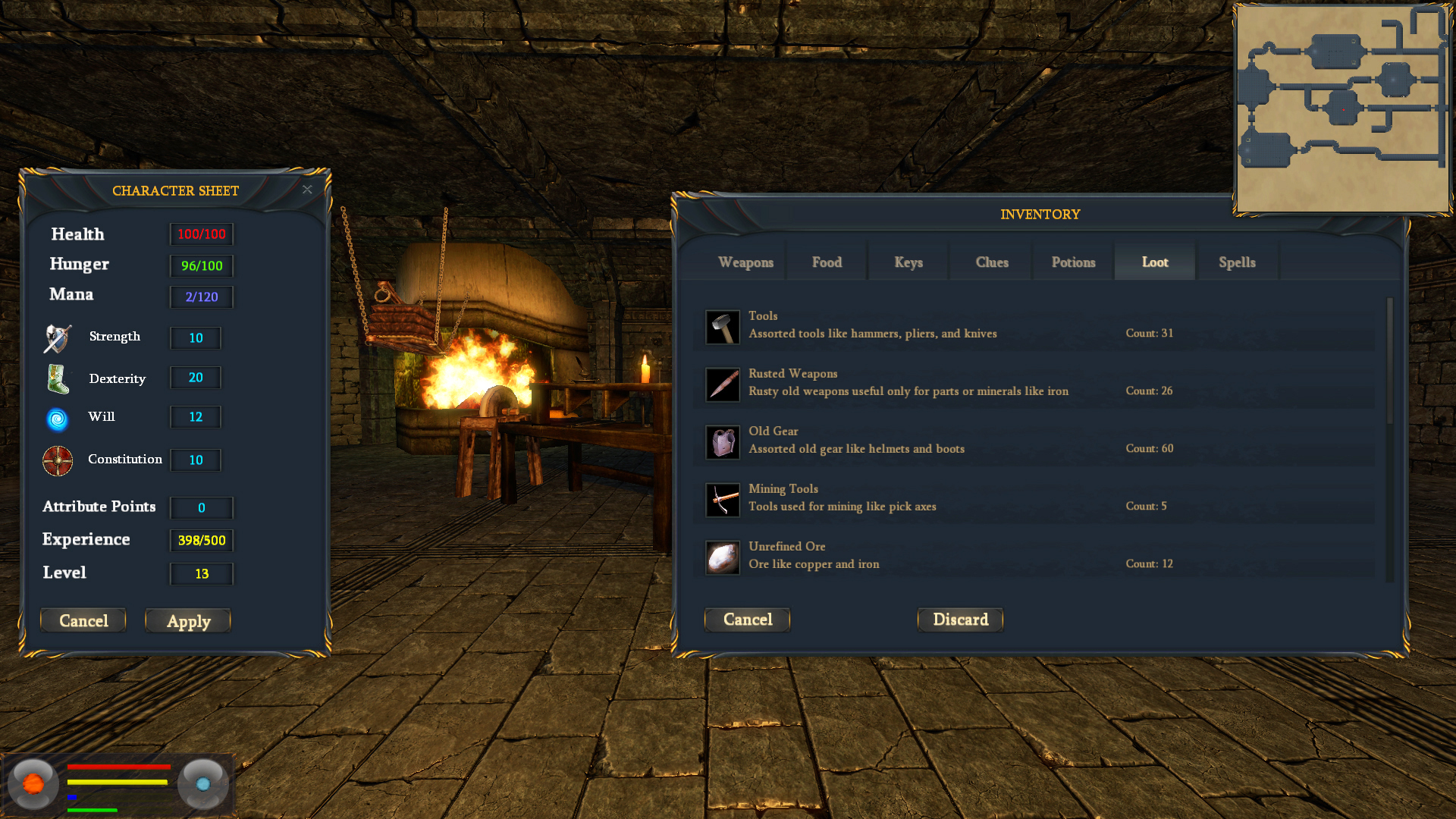Select the Will swirl icon
The width and height of the screenshot is (1456, 819).
click(x=58, y=419)
